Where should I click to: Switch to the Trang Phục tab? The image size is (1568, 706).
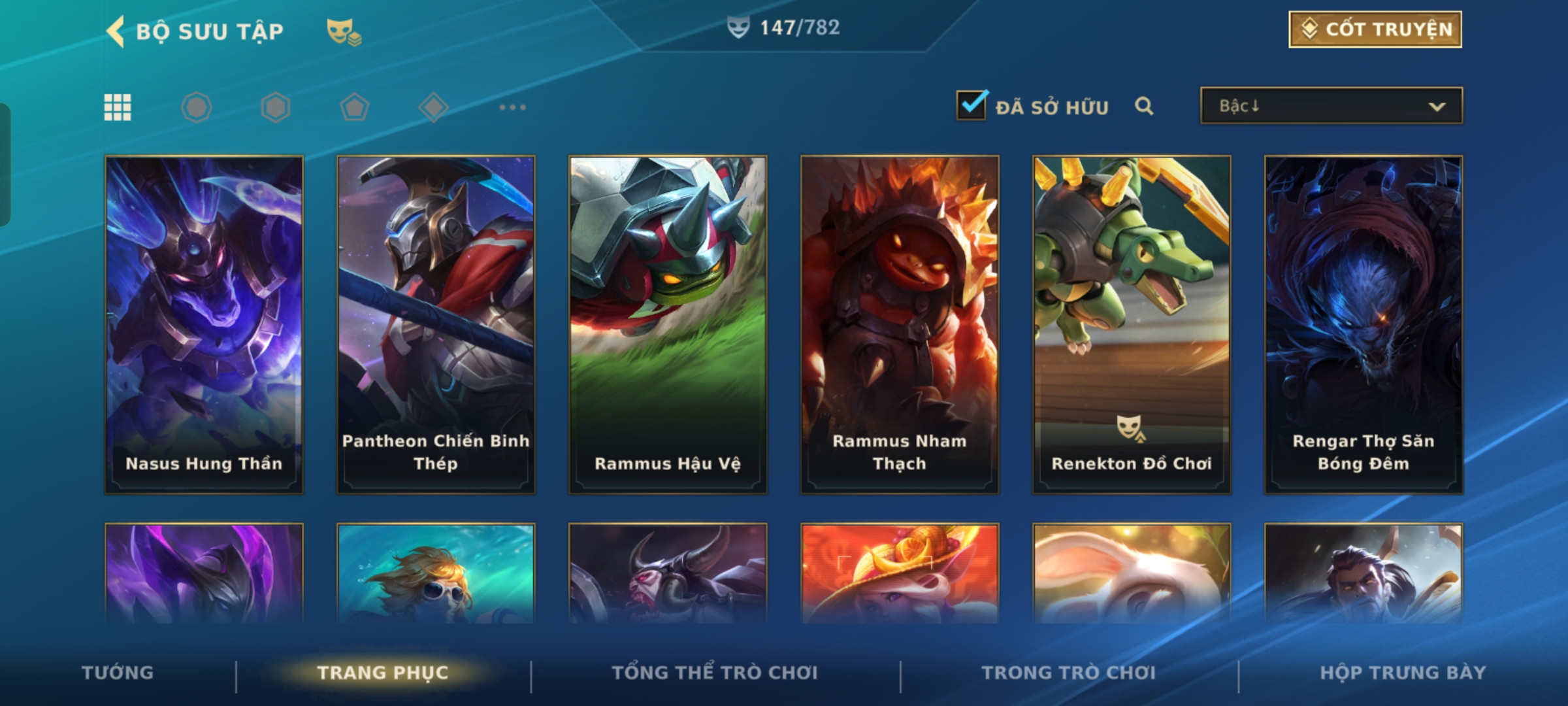tap(383, 673)
